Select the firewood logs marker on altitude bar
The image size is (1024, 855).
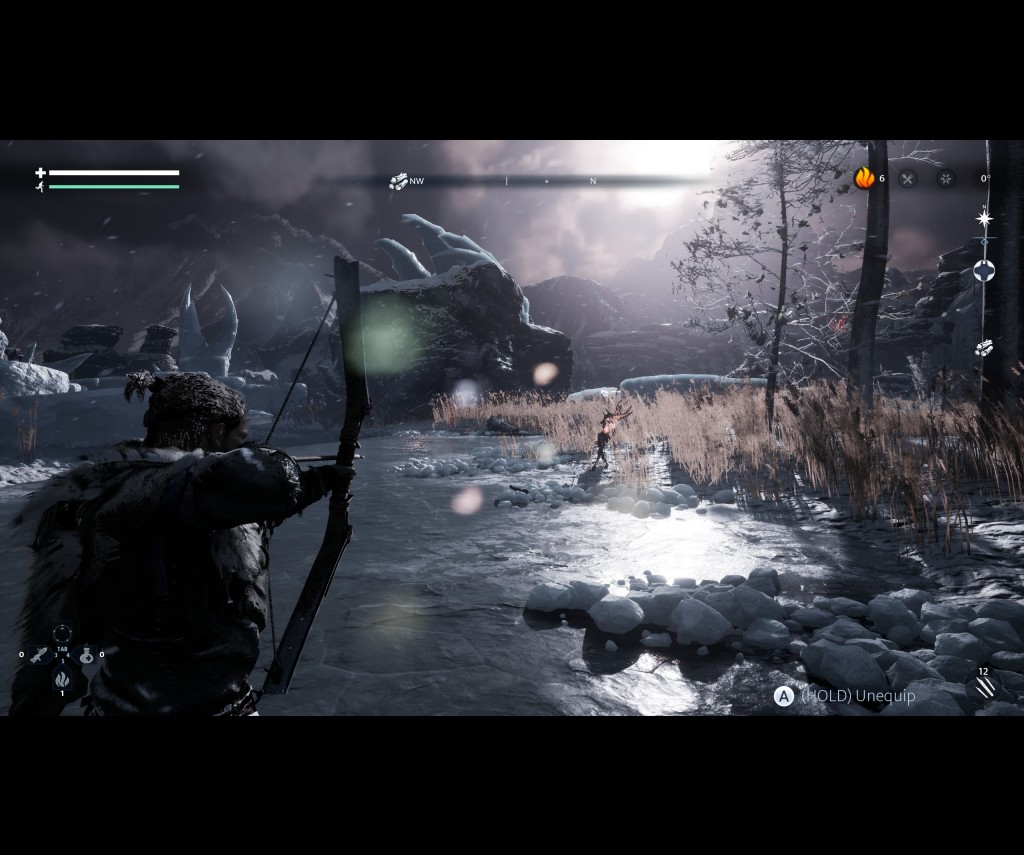pyautogui.click(x=984, y=347)
